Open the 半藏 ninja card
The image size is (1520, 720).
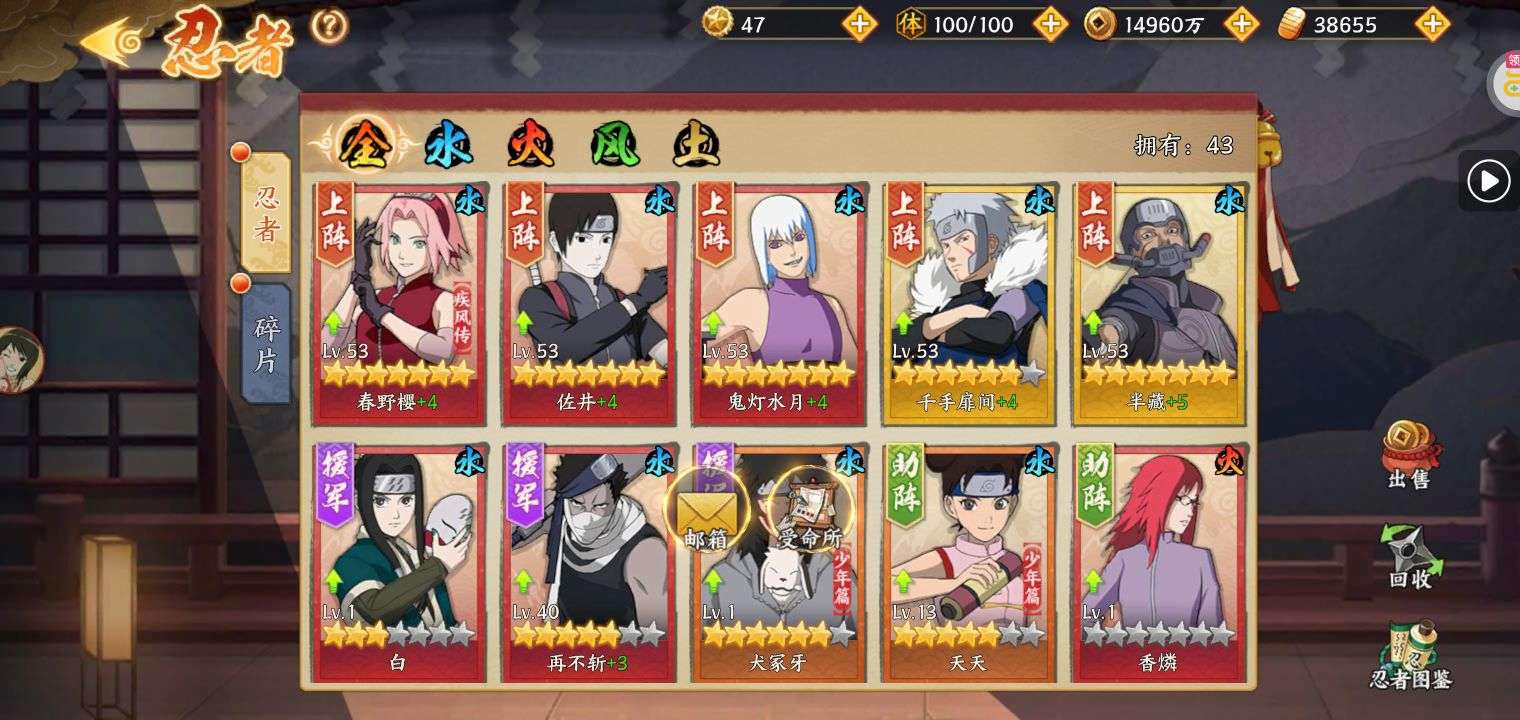tap(1158, 300)
